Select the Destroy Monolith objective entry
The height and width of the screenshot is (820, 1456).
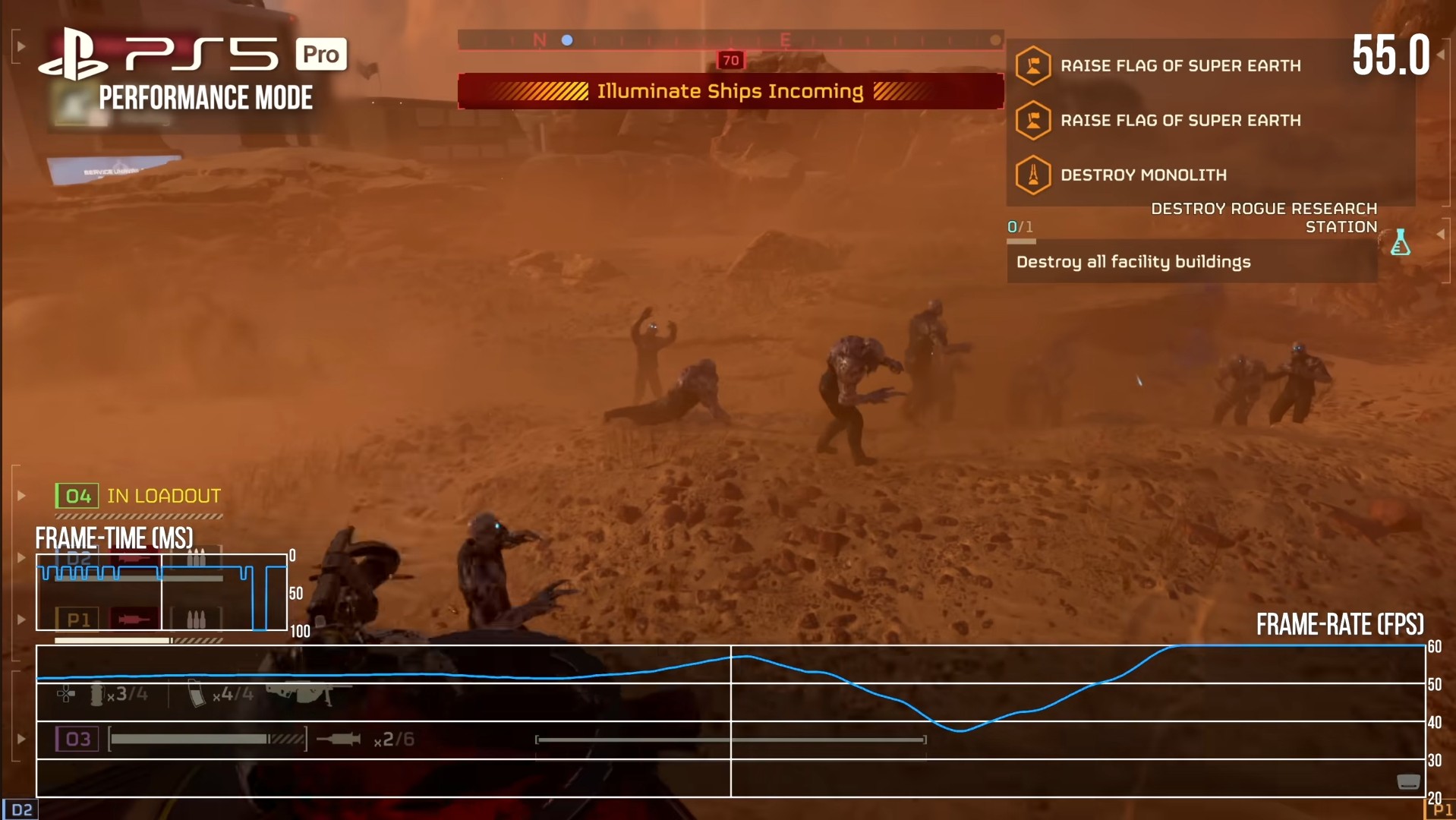click(x=1143, y=175)
